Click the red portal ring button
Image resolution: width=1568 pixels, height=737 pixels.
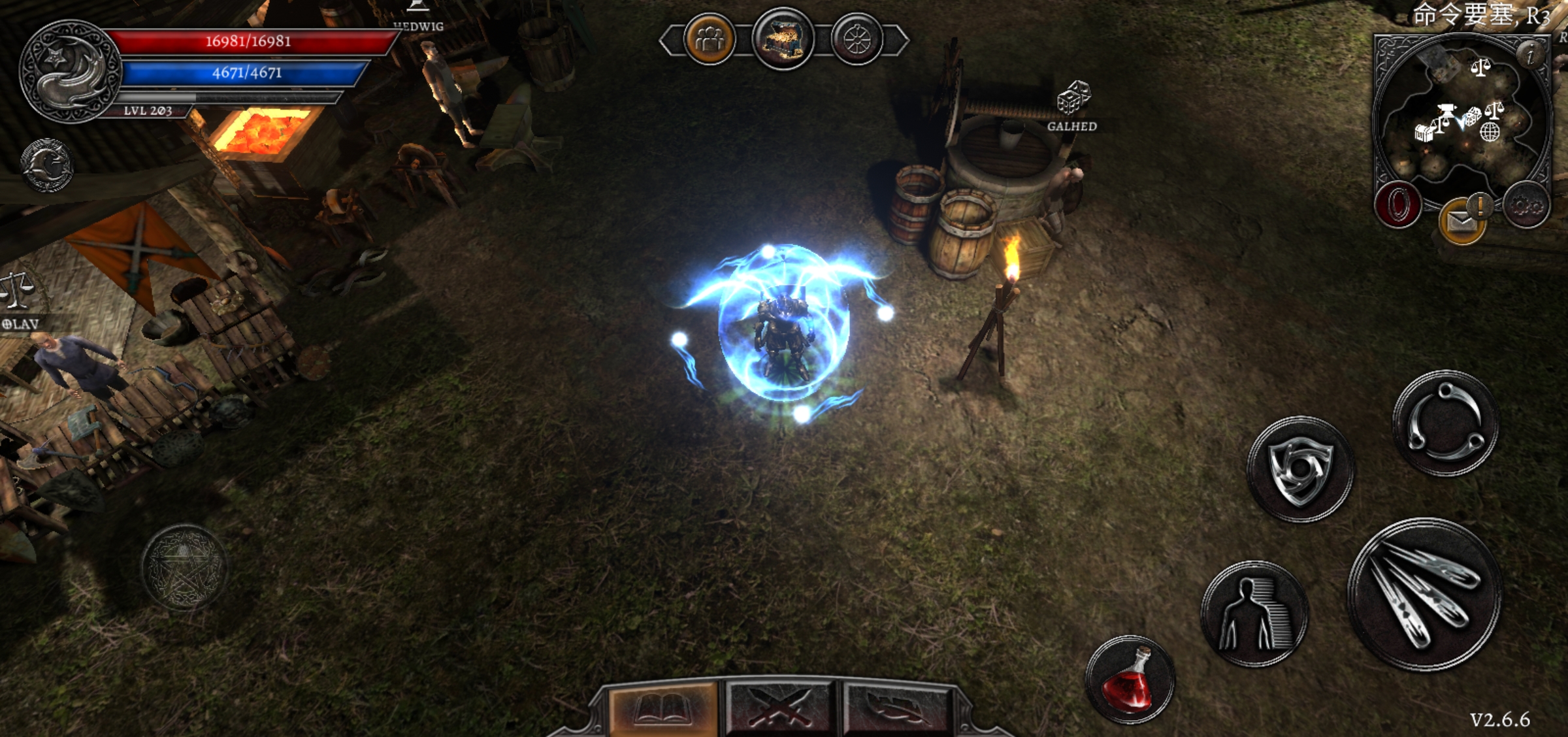pyautogui.click(x=1397, y=205)
